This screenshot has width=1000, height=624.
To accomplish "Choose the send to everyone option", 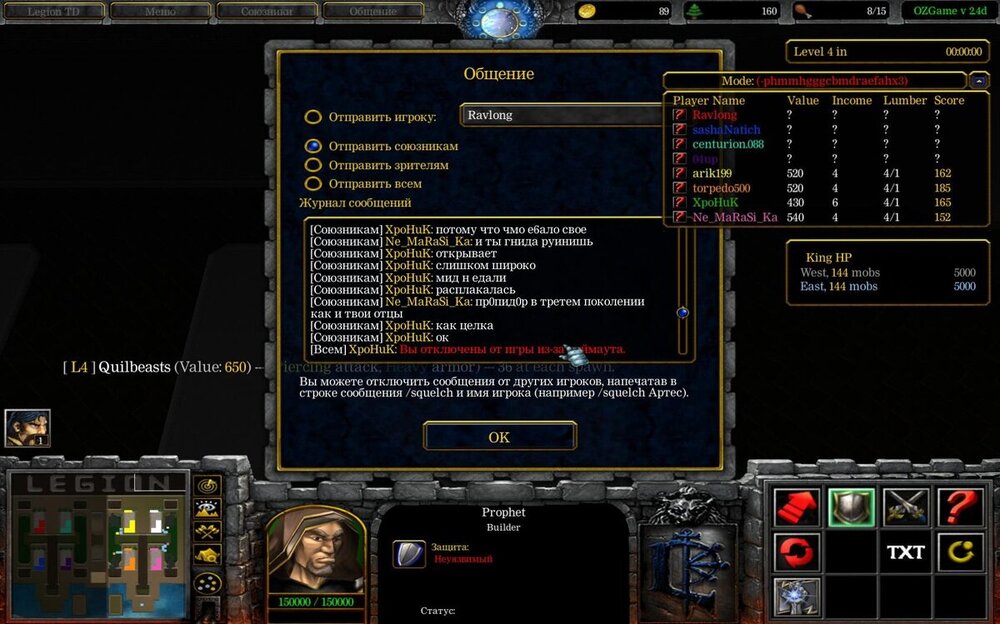I will (313, 184).
